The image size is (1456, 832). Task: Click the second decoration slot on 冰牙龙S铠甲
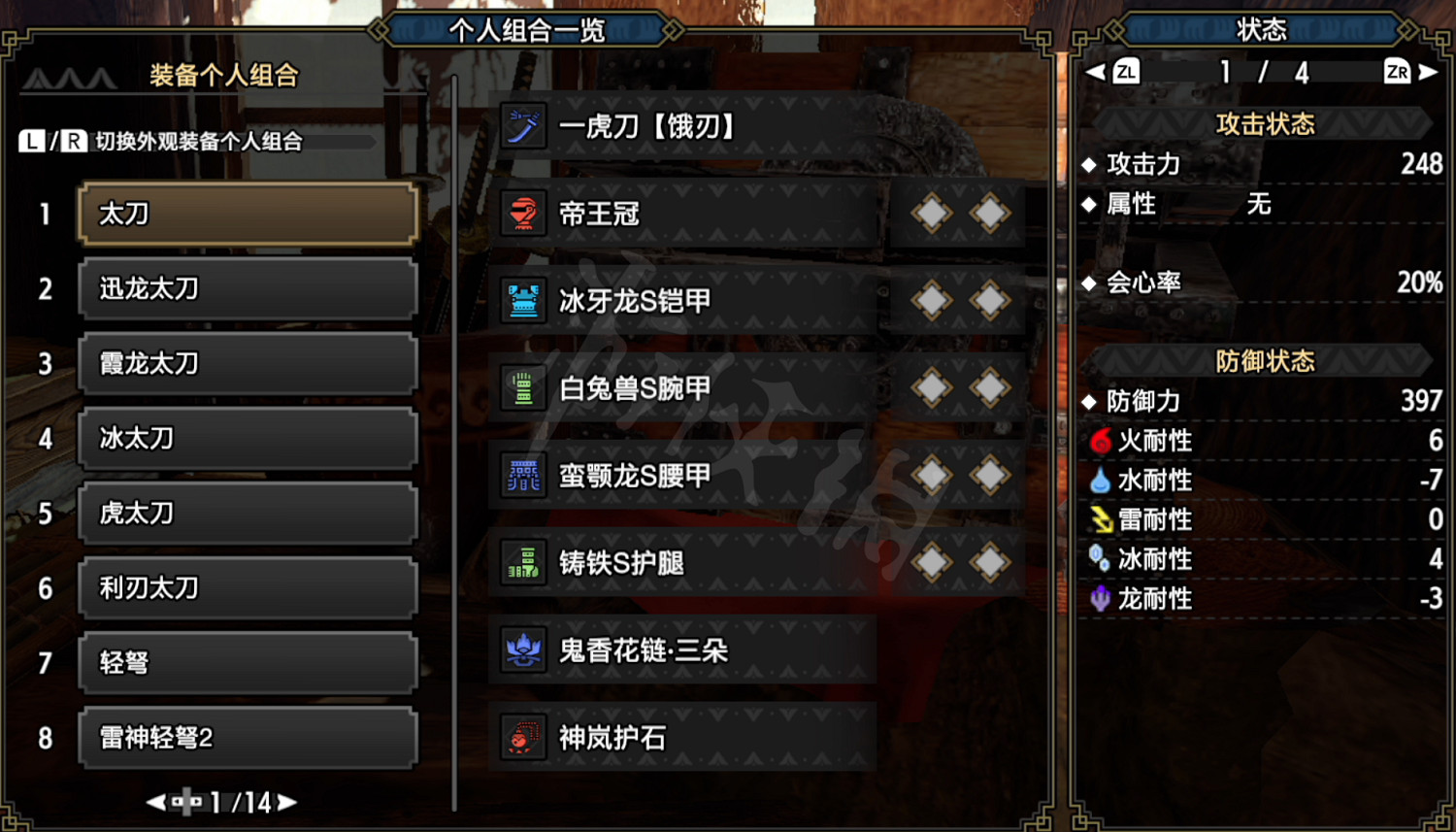pyautogui.click(x=987, y=301)
